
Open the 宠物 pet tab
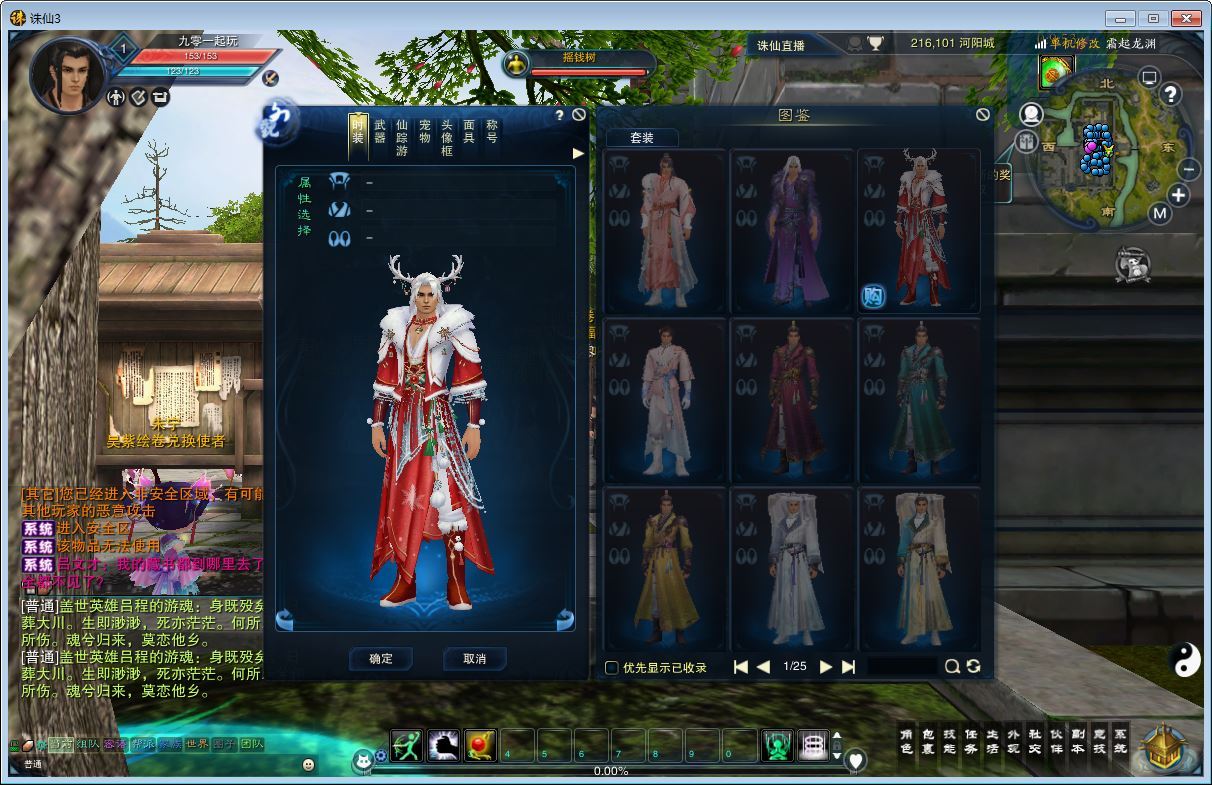point(425,132)
